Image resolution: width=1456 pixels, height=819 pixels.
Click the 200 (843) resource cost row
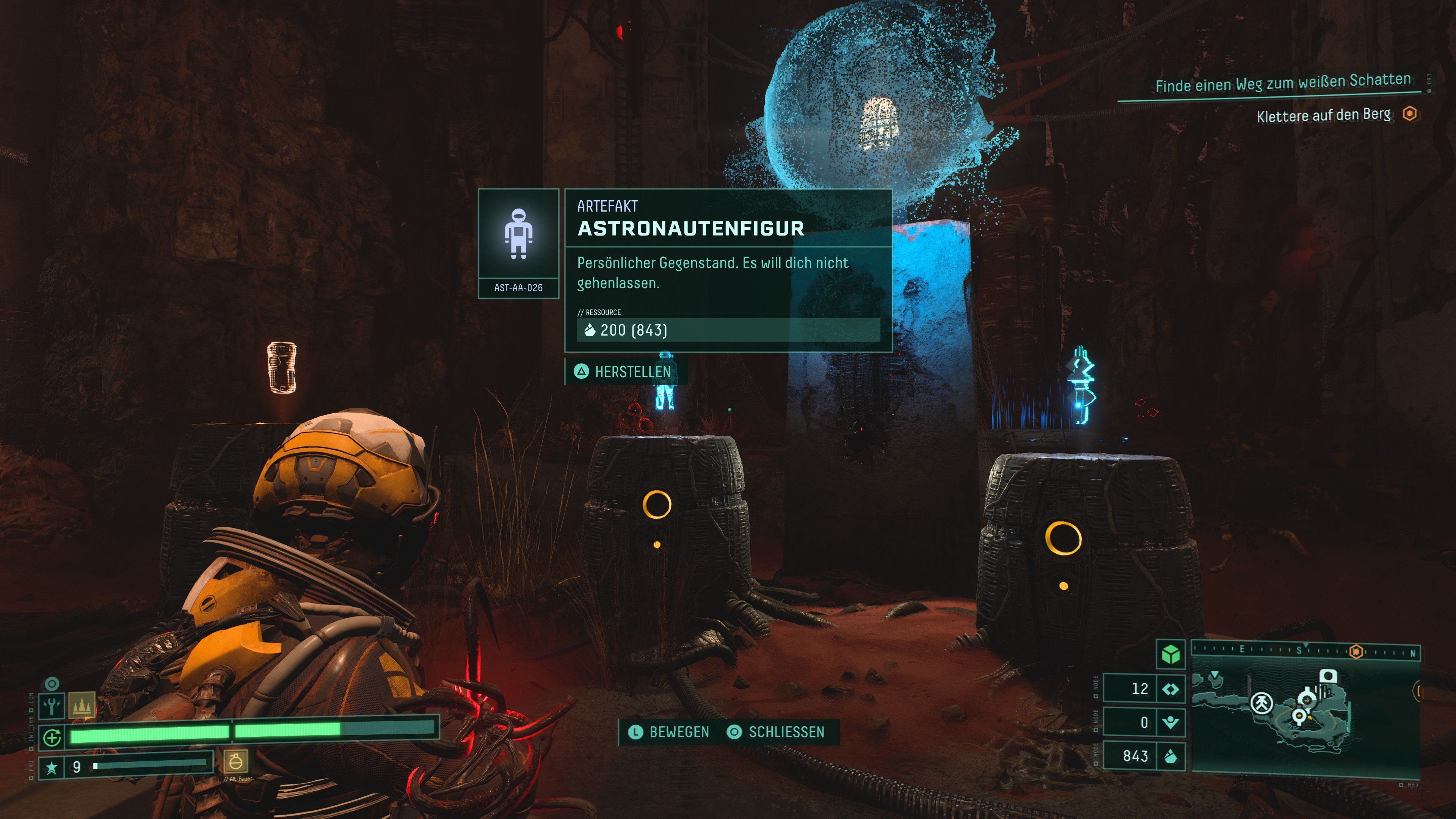pos(728,330)
